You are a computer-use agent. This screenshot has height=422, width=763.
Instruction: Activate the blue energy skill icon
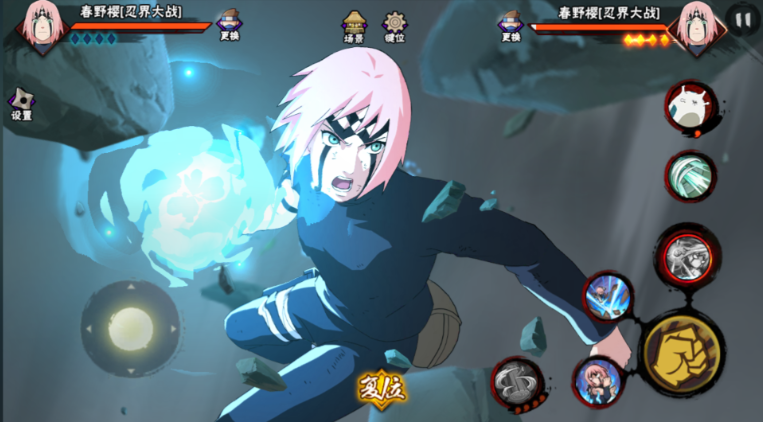(x=607, y=296)
